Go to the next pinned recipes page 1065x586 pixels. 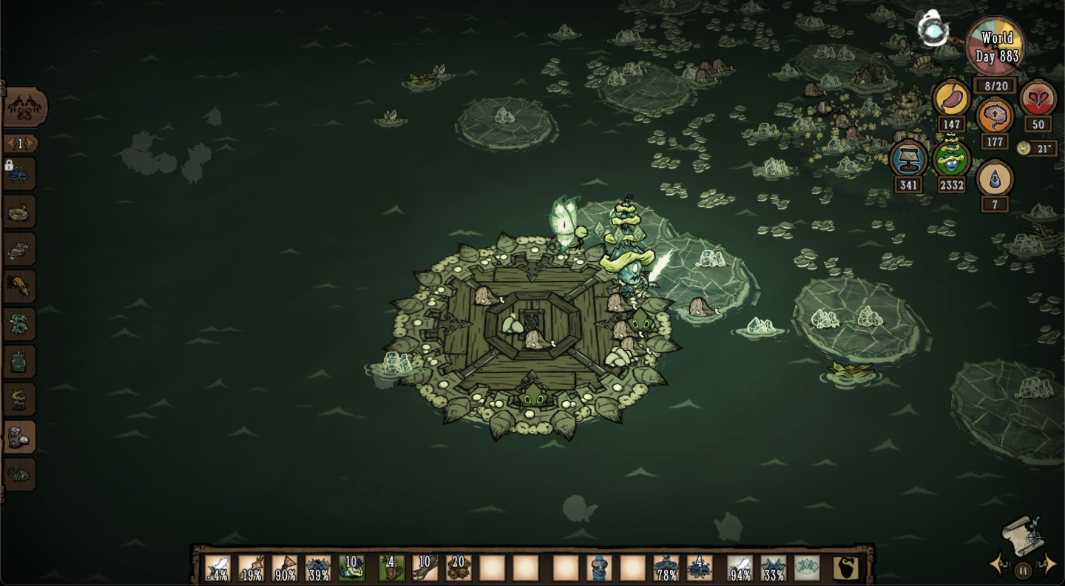coord(33,143)
